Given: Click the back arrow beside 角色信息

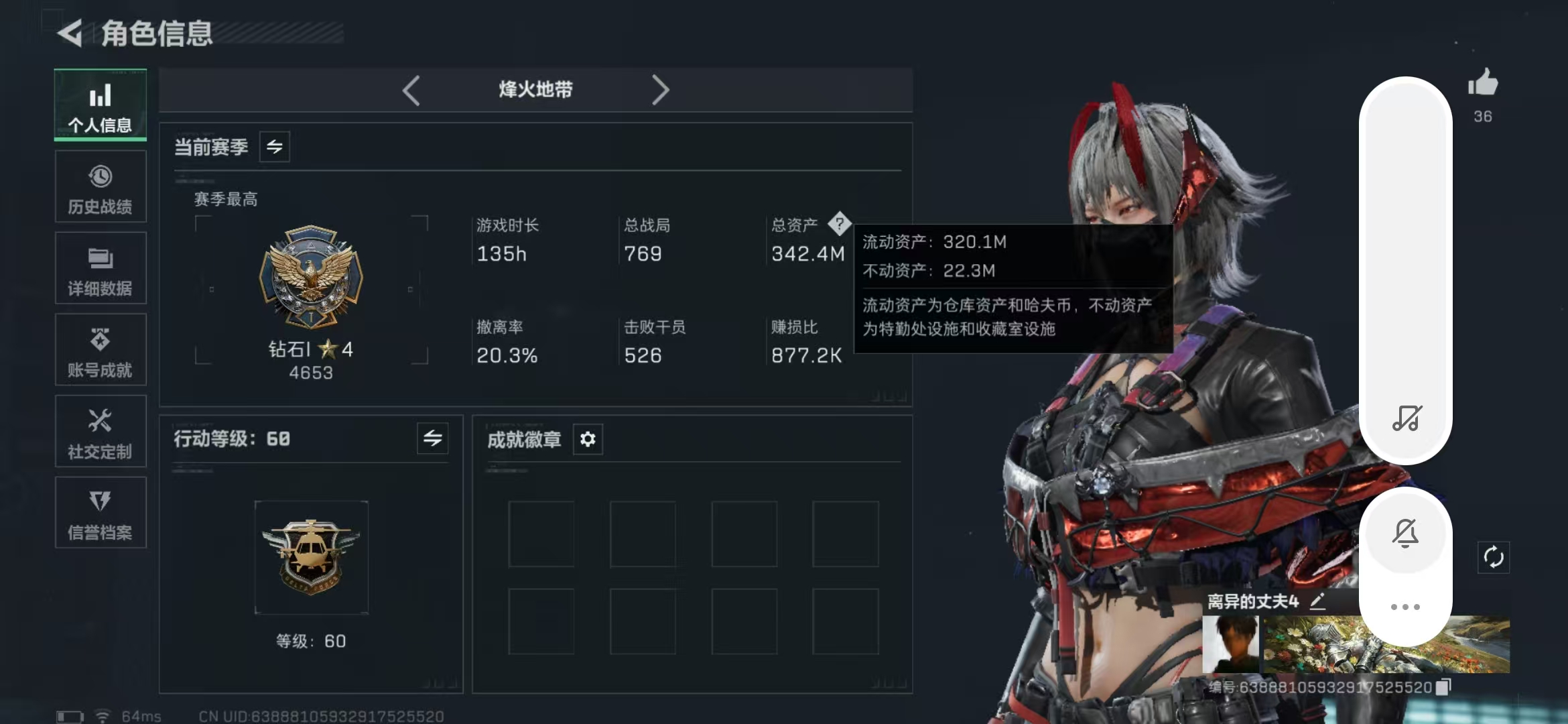Looking at the screenshot, I should 72,32.
